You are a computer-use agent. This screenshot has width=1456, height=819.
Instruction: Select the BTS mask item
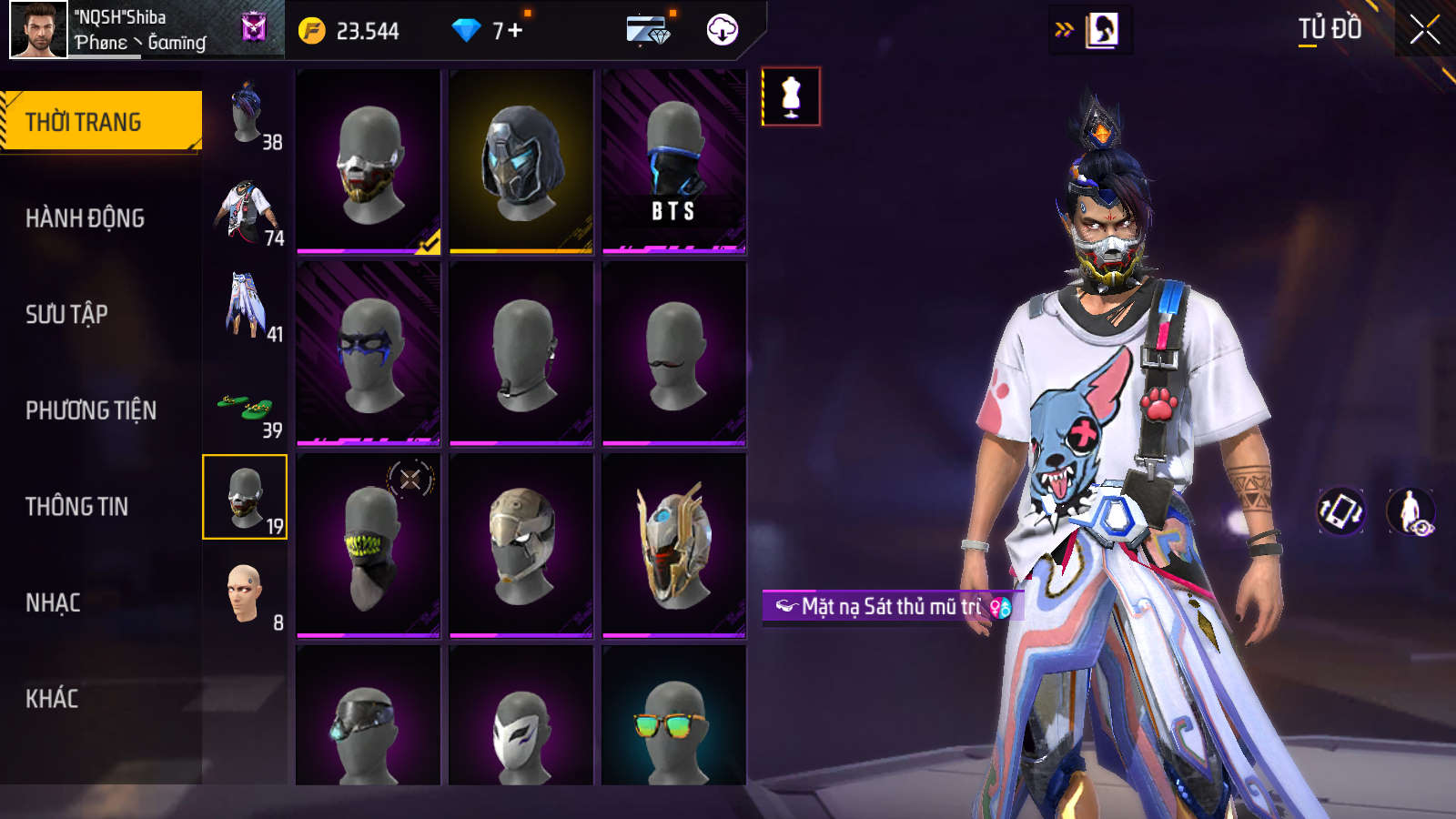[673, 162]
